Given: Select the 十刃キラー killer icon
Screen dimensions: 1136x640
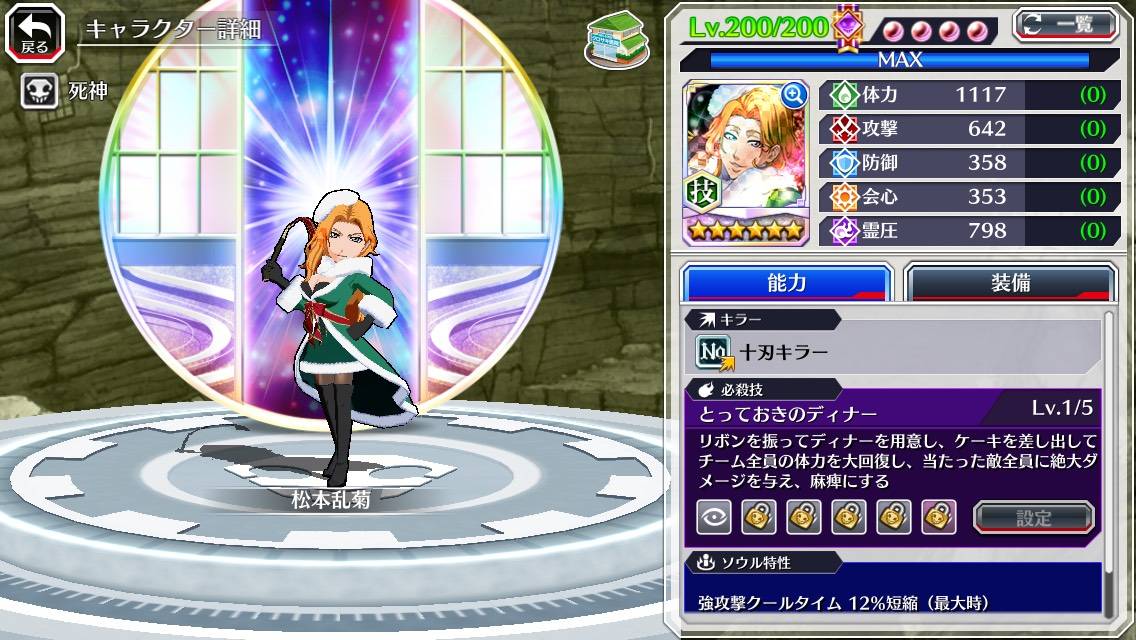Looking at the screenshot, I should (714, 351).
